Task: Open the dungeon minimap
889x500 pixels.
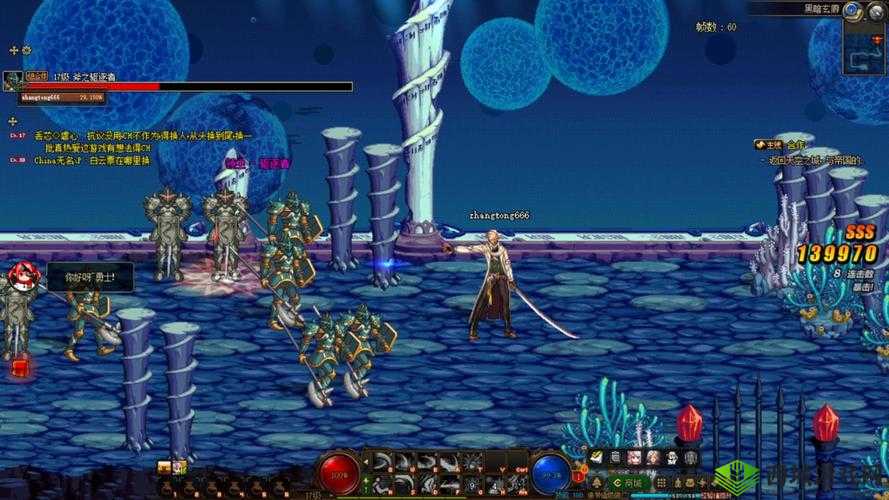Action: (862, 48)
